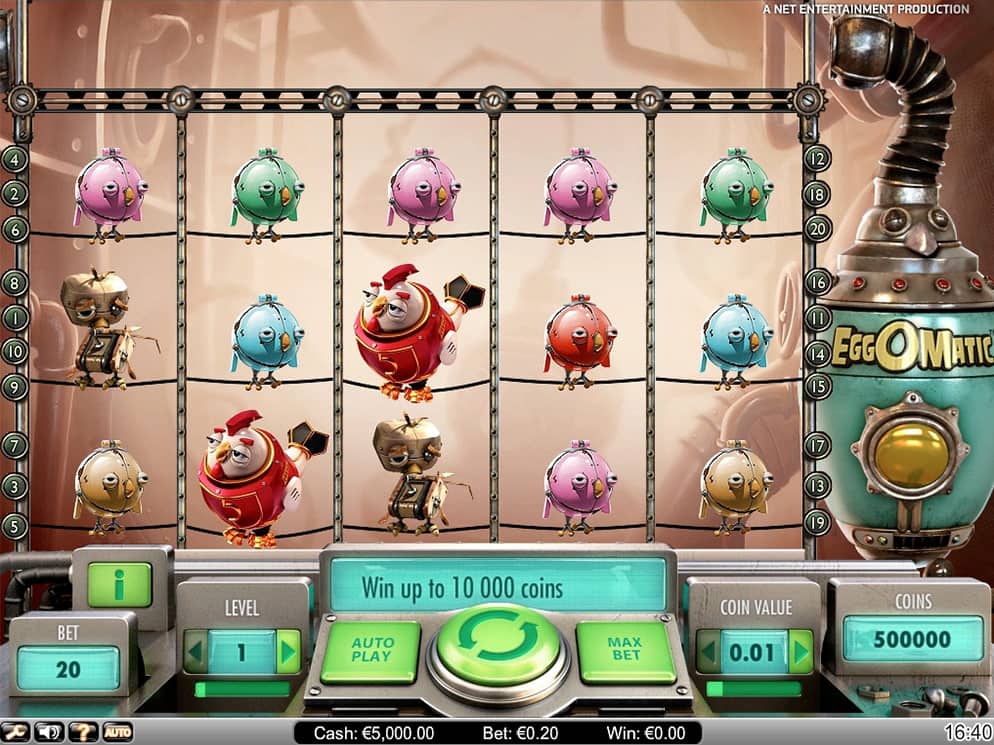Select bet line number 4 marker
Screen dimensions: 994x745
pyautogui.click(x=14, y=158)
